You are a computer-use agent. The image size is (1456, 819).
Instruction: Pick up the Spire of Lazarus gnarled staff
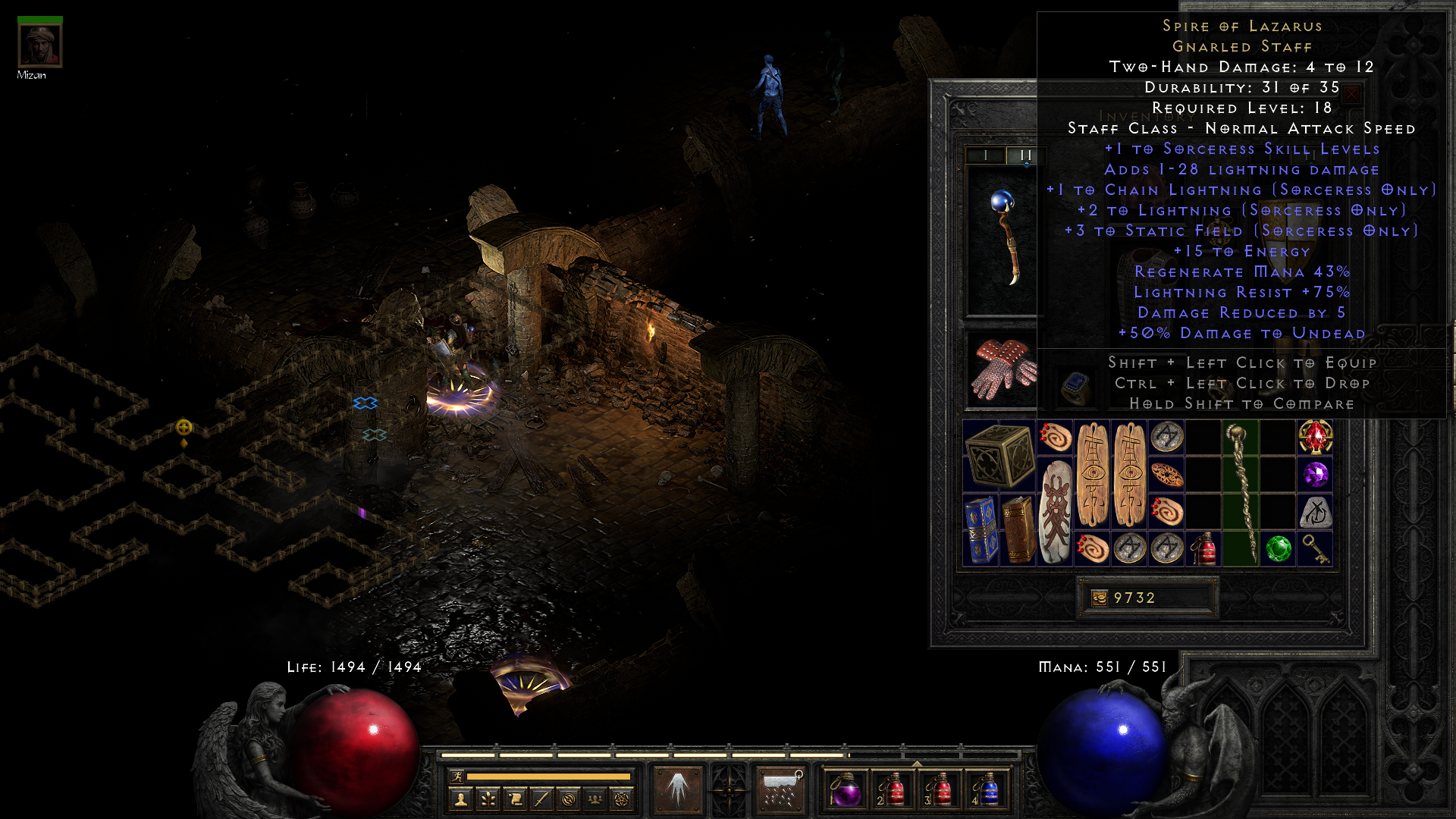[x=1241, y=493]
